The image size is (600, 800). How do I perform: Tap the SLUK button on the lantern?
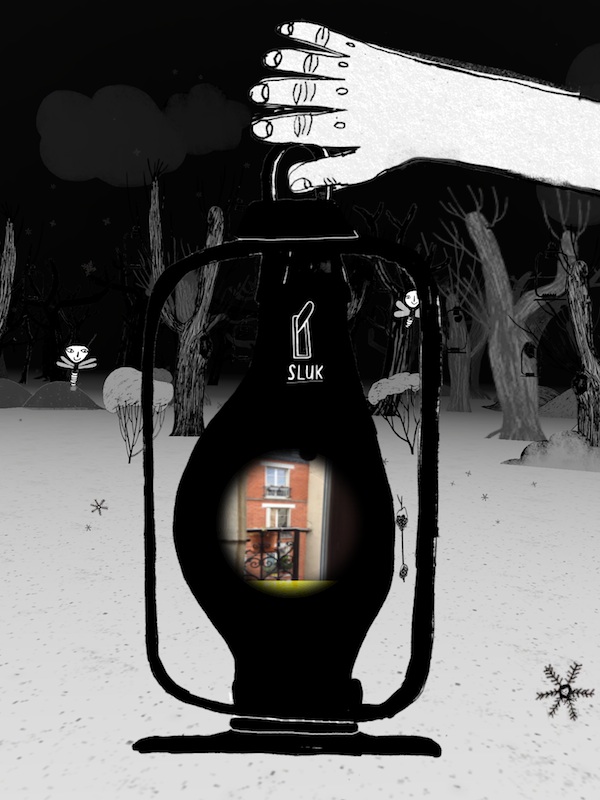click(x=300, y=343)
